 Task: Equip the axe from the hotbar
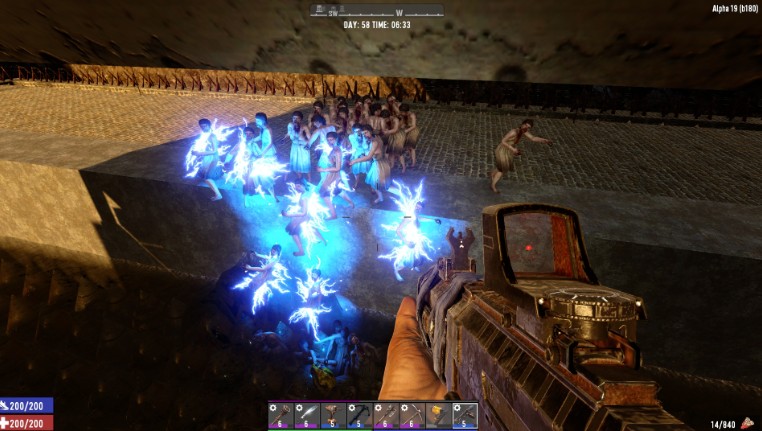tap(385, 415)
